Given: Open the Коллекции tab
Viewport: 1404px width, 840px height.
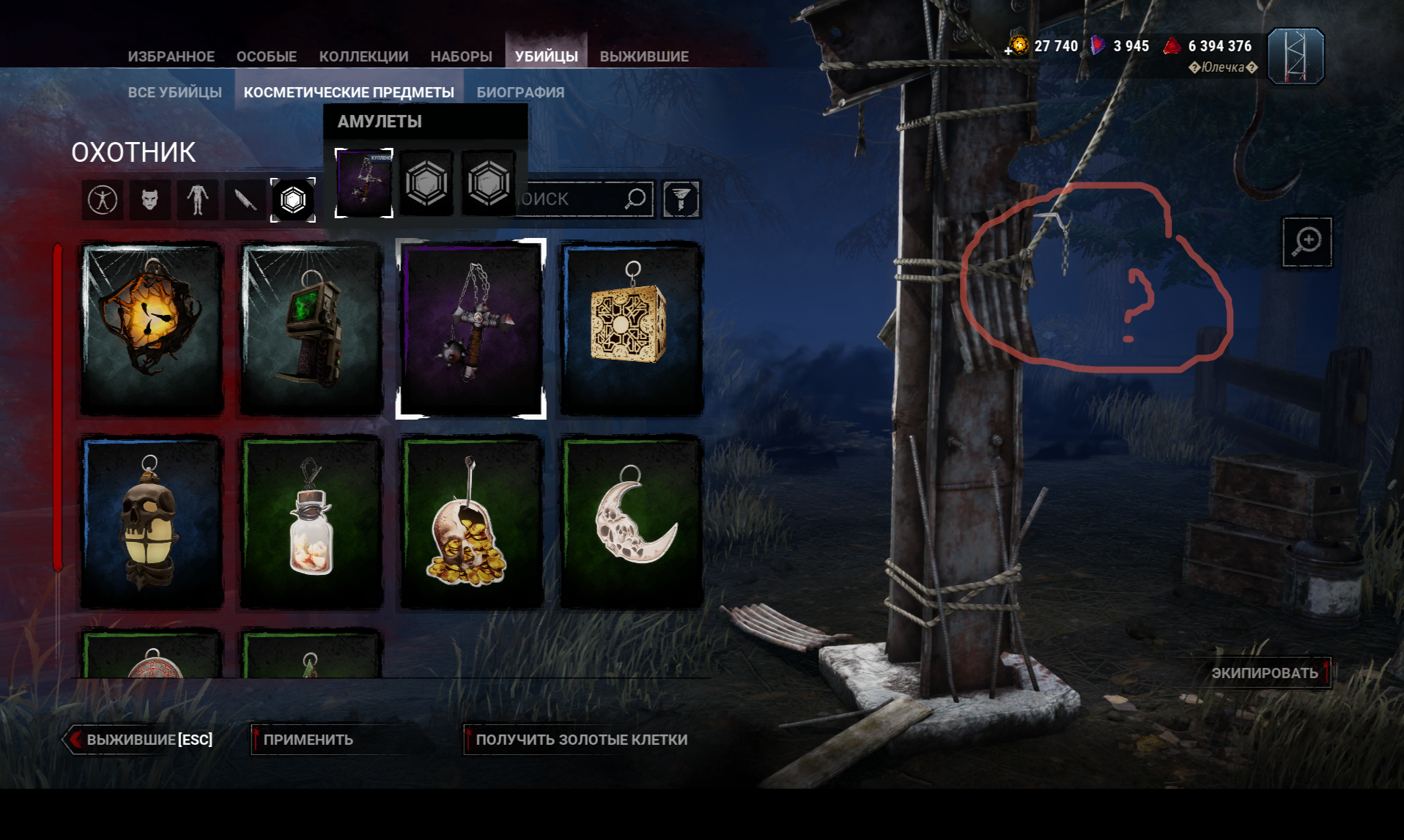Looking at the screenshot, I should click(363, 56).
